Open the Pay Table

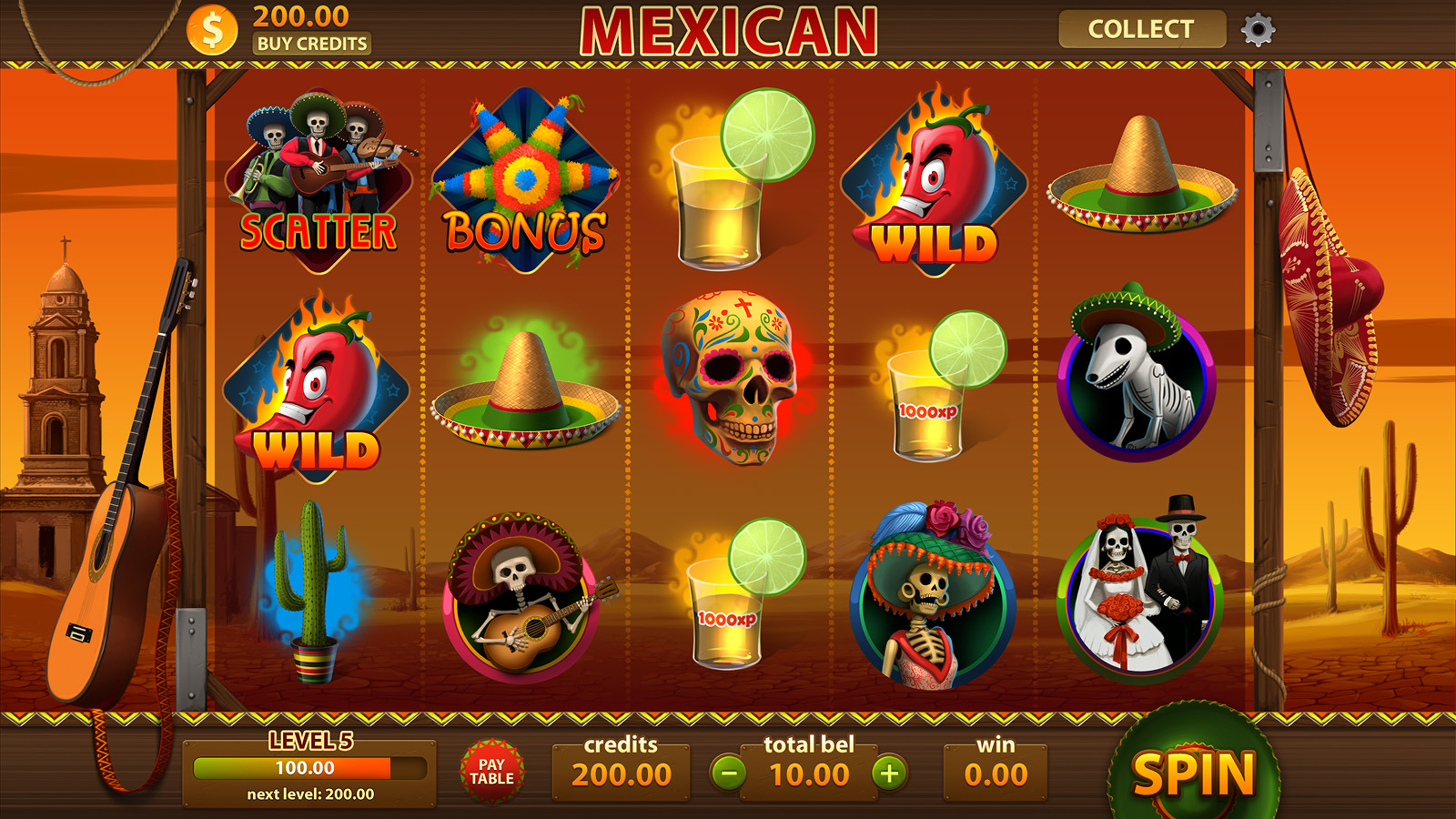point(491,772)
